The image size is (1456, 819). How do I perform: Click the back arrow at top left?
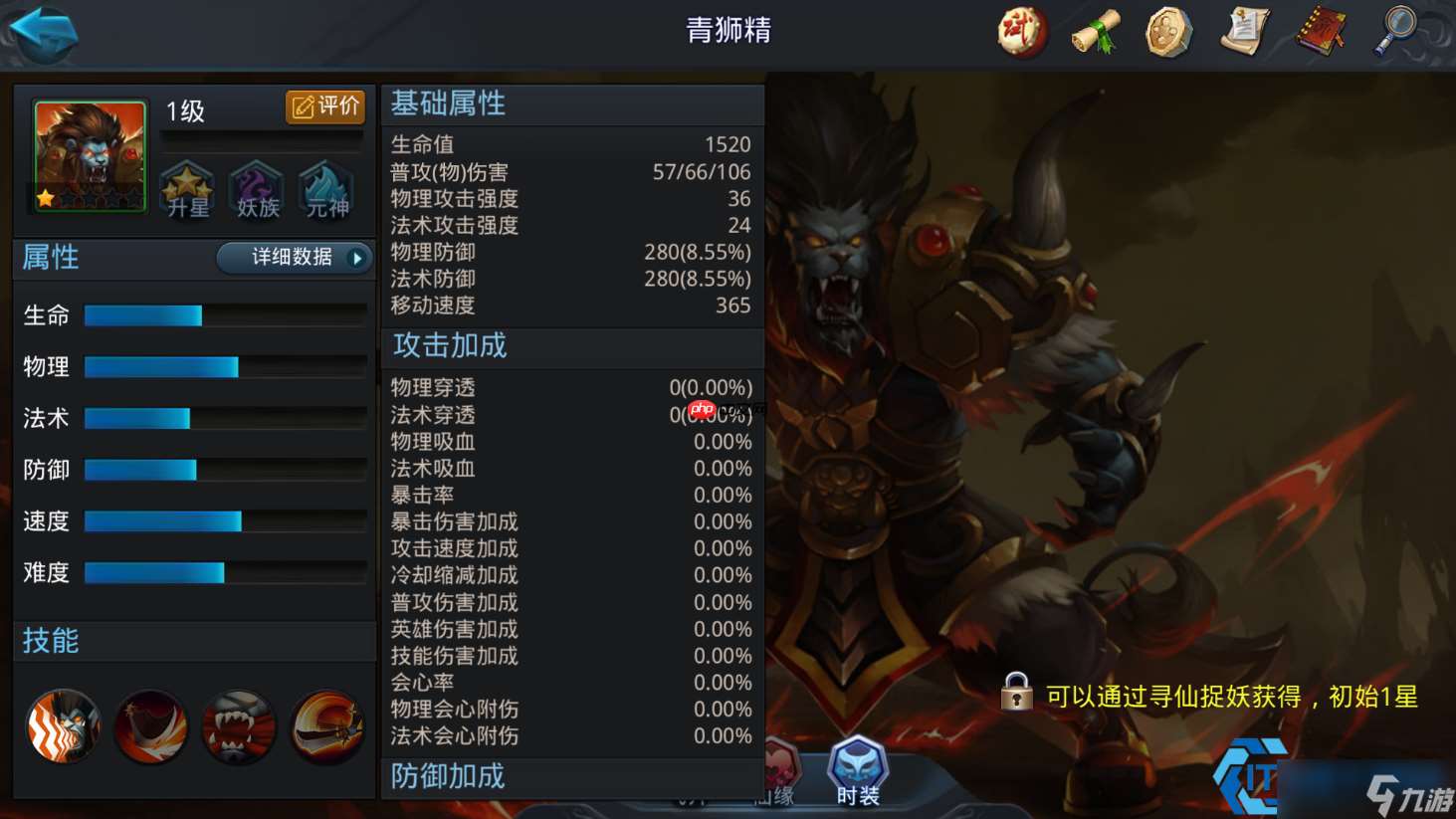click(x=42, y=31)
